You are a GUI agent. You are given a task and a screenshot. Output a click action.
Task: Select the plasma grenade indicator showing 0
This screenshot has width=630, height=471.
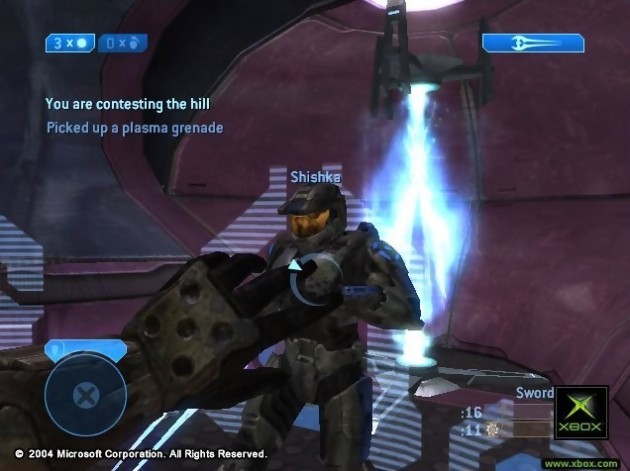(122, 43)
